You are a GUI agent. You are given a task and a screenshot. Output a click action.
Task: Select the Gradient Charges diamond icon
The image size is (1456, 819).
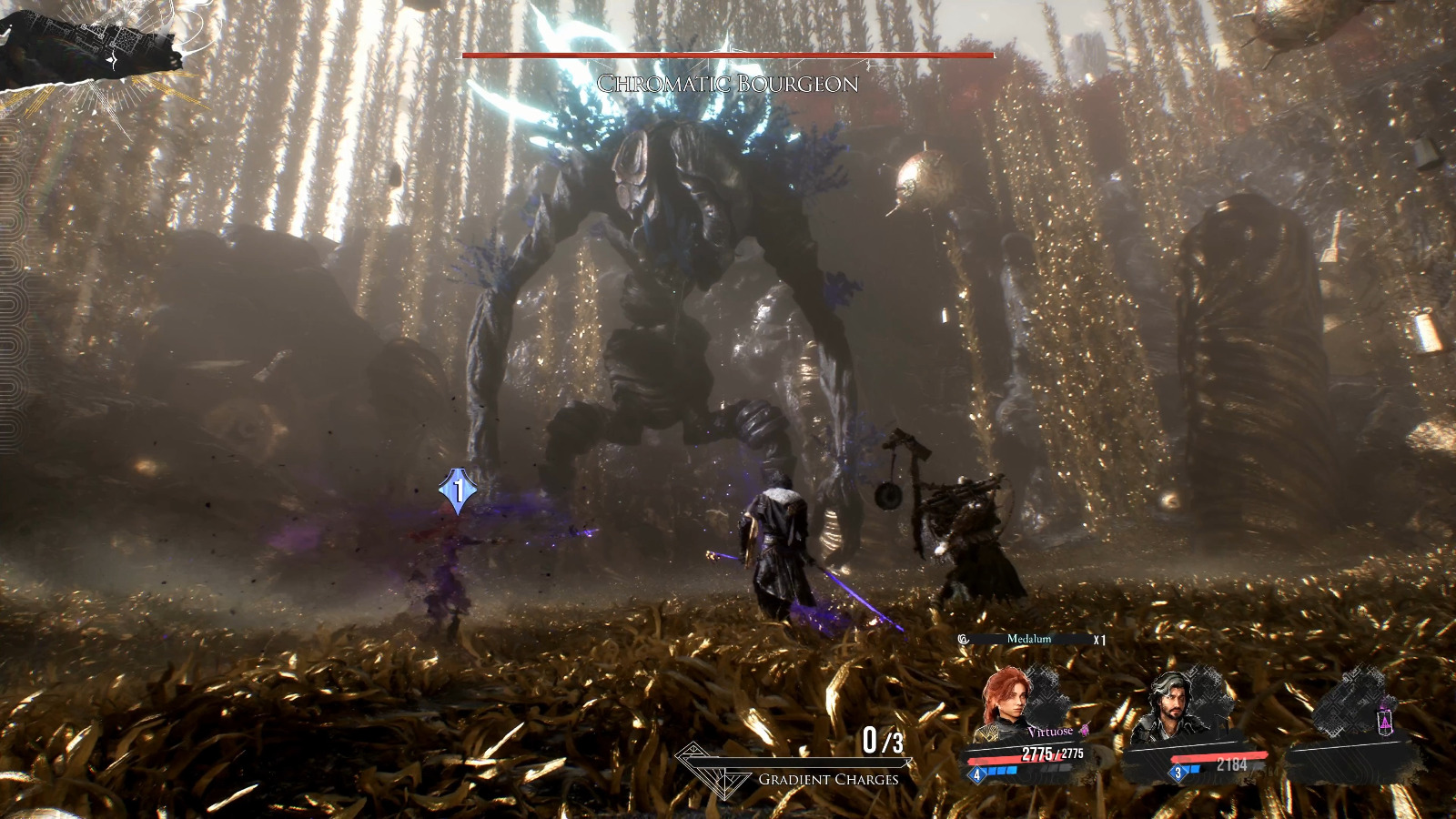tap(714, 770)
